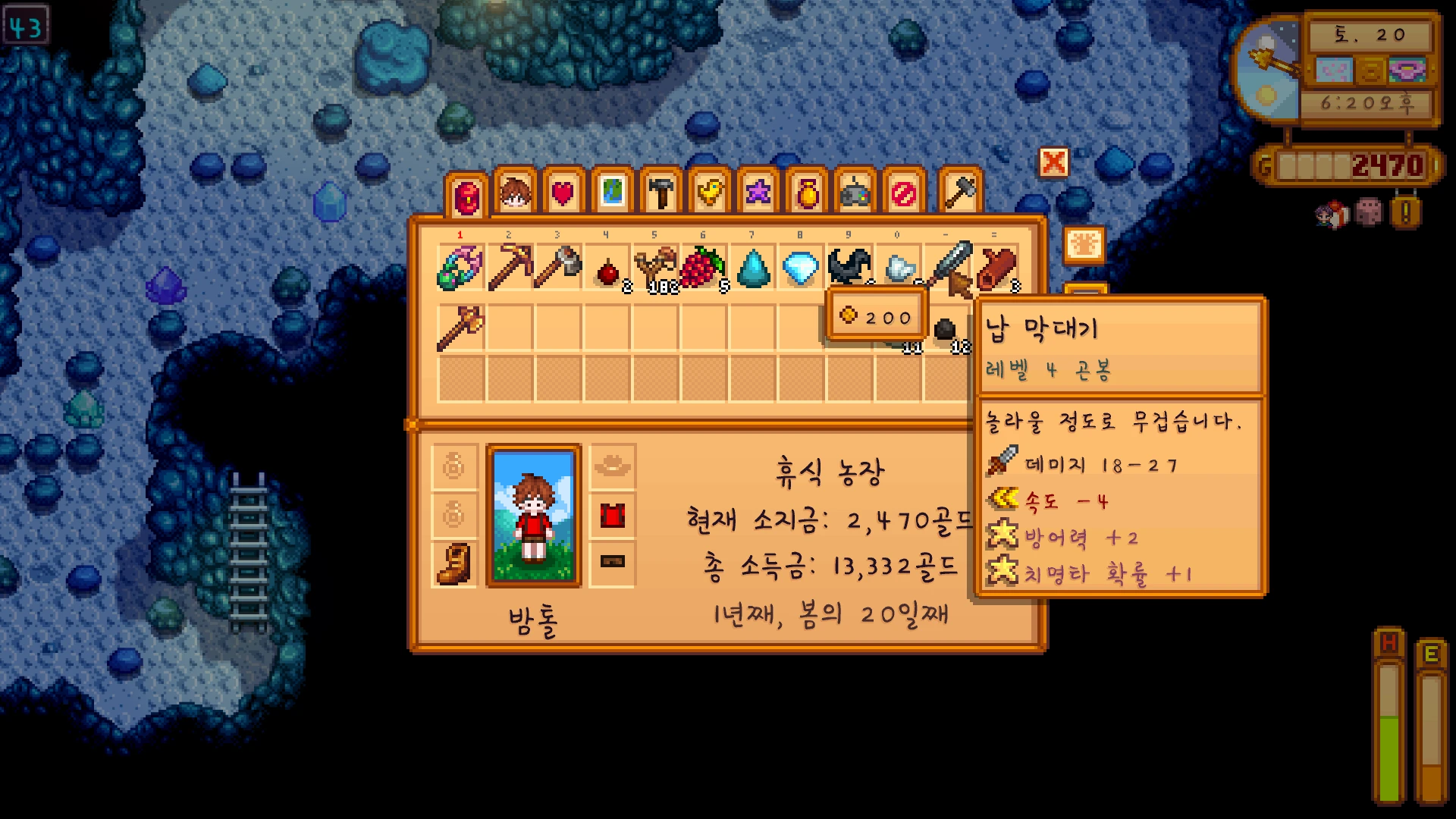Choose the salmonberry stack
The height and width of the screenshot is (819, 1456).
click(x=704, y=267)
